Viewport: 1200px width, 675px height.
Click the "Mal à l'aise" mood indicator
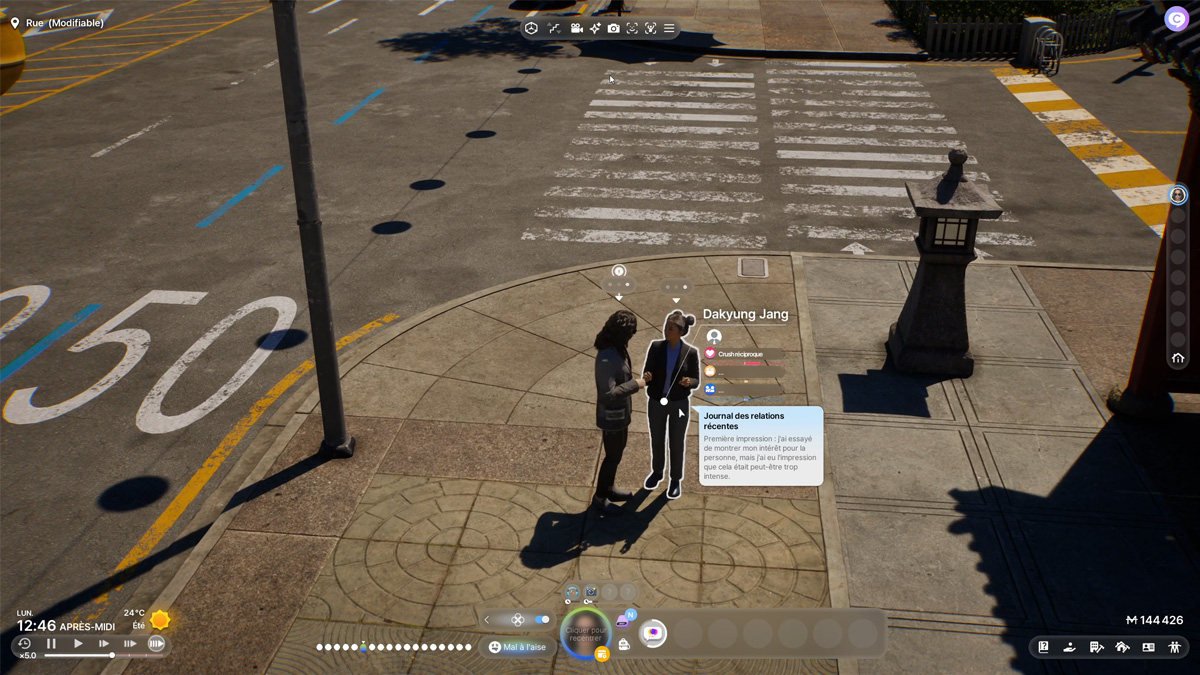click(518, 647)
